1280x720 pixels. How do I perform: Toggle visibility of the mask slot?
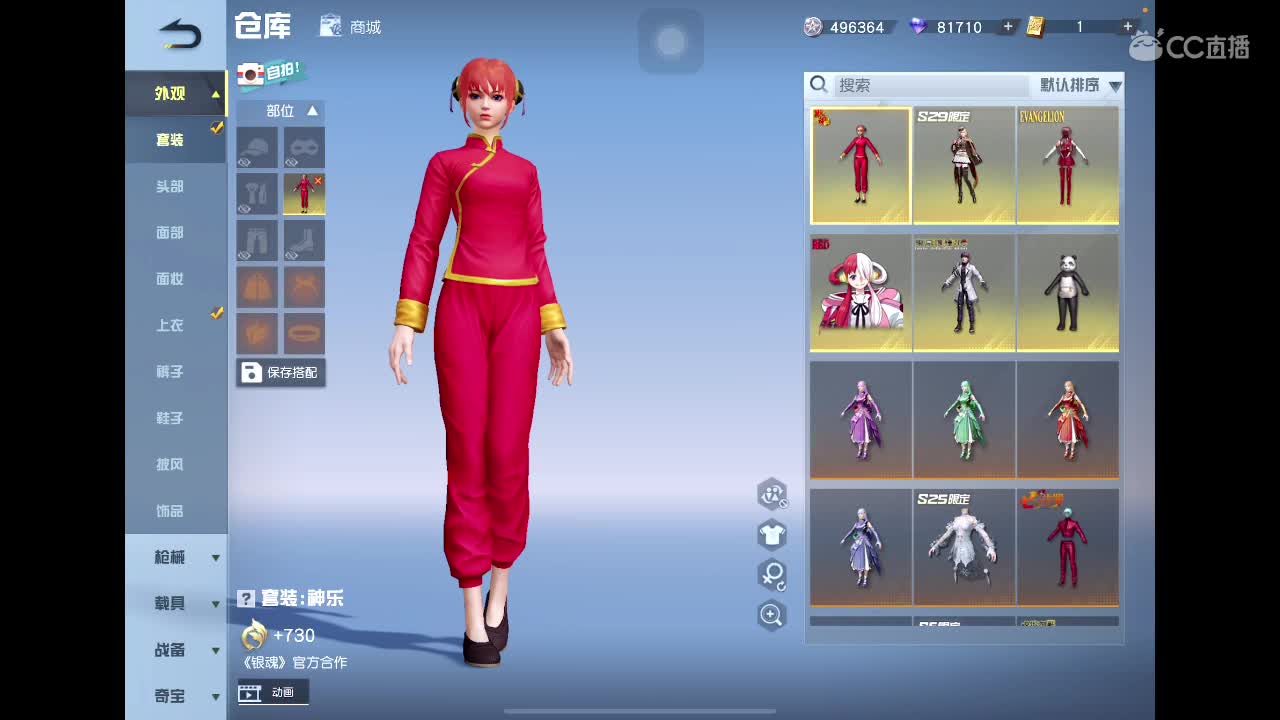290,163
